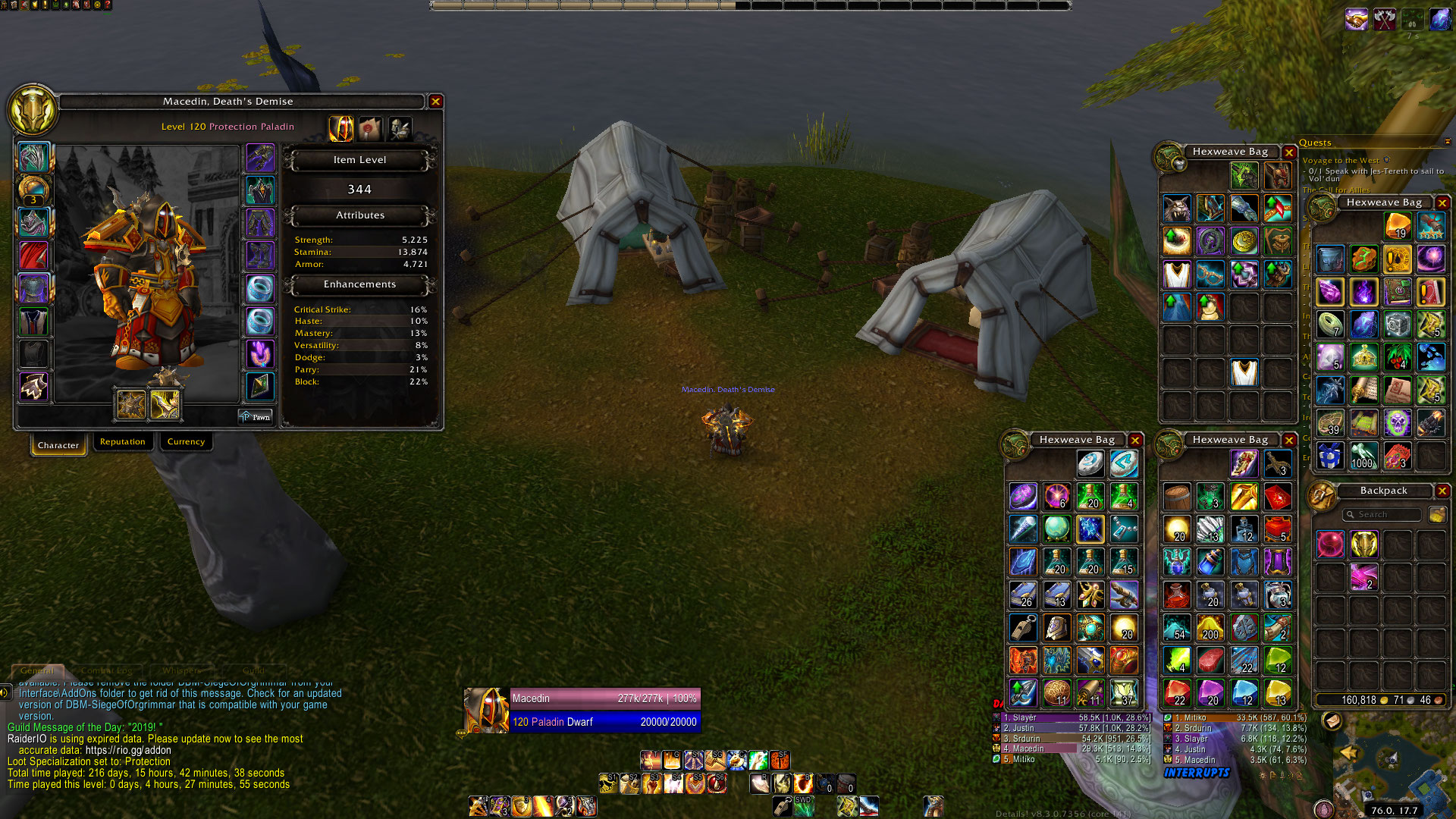Close the Backpack window

pos(1442,491)
